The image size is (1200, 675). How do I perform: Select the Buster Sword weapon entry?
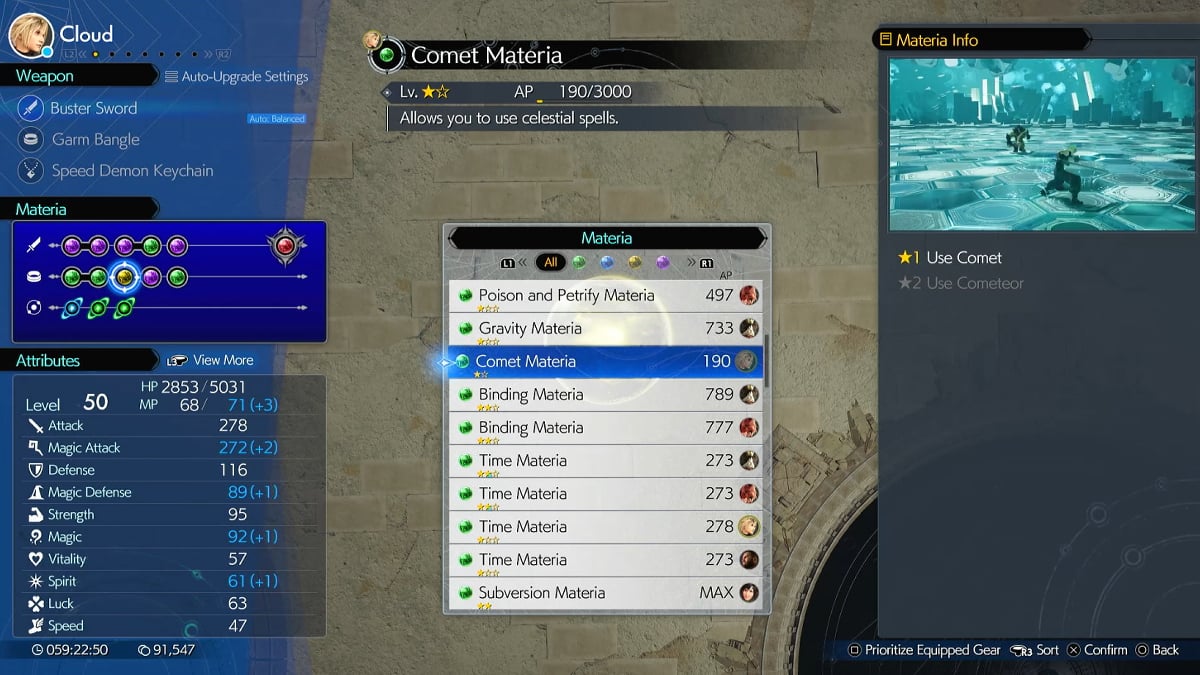[x=93, y=108]
